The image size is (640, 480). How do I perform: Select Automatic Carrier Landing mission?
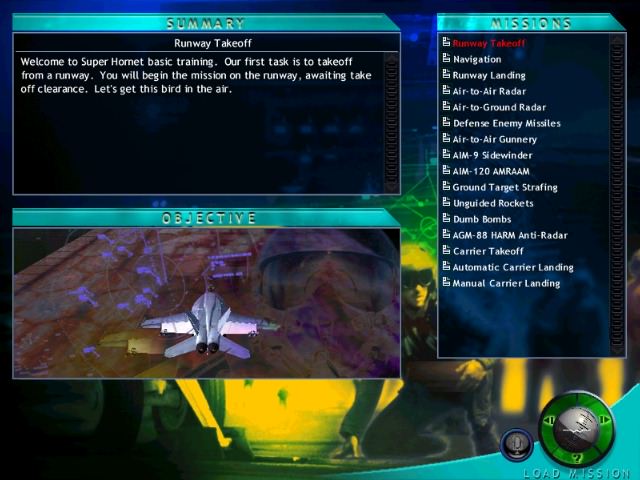click(x=512, y=268)
